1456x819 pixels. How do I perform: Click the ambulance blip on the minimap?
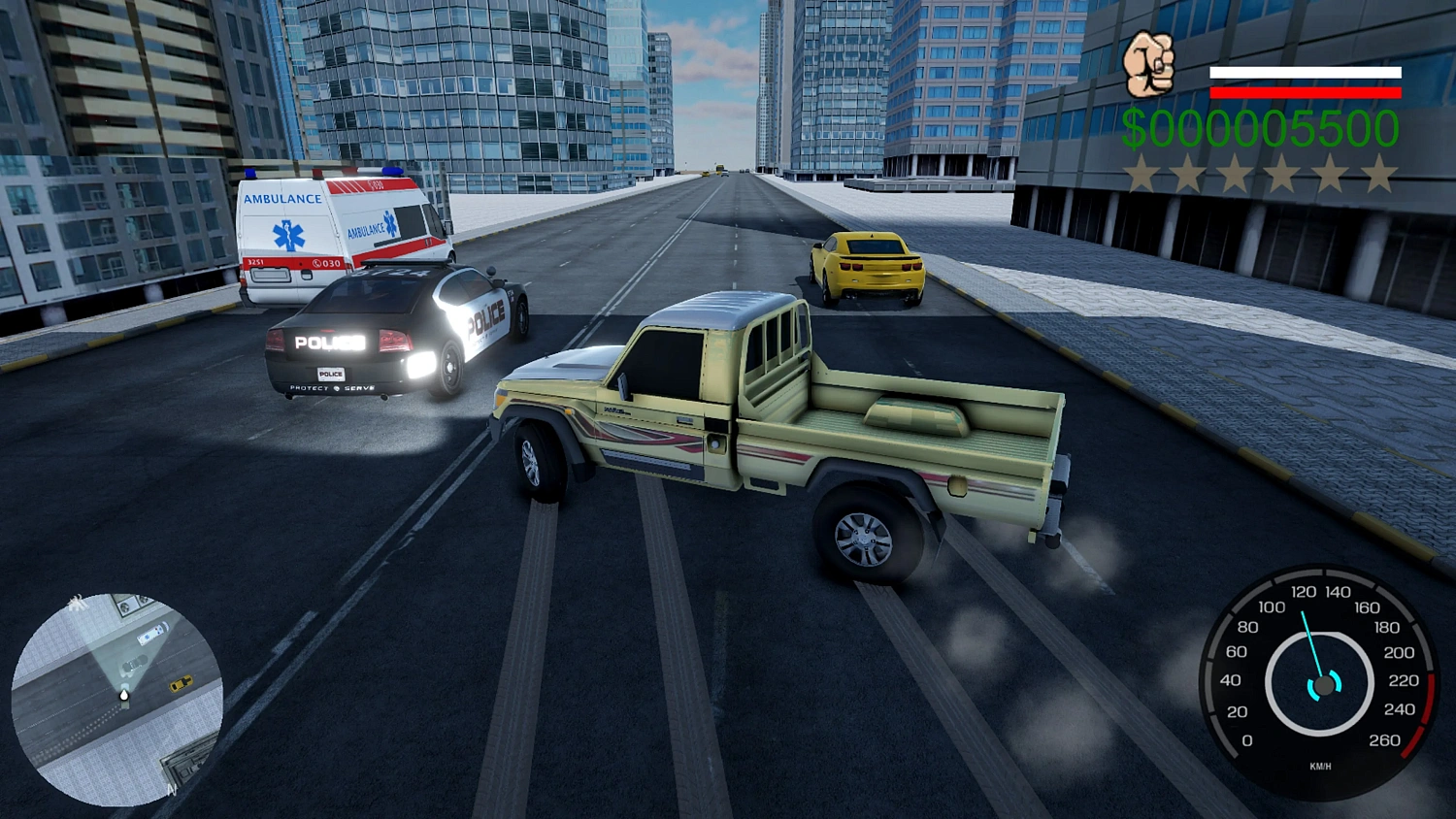[150, 632]
